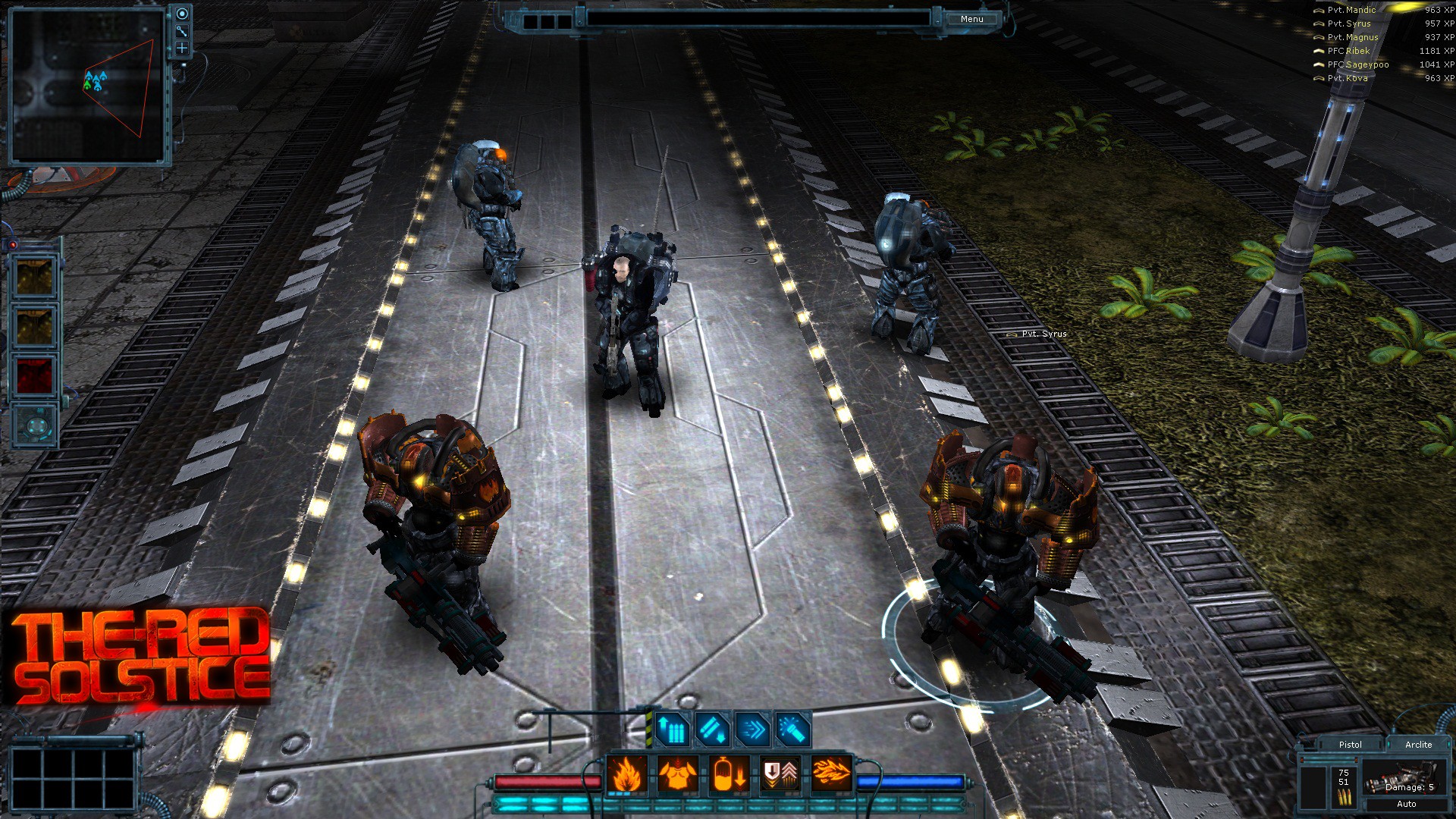Switch to the Arclite weapon tab
This screenshot has width=1456, height=819.
[1418, 745]
